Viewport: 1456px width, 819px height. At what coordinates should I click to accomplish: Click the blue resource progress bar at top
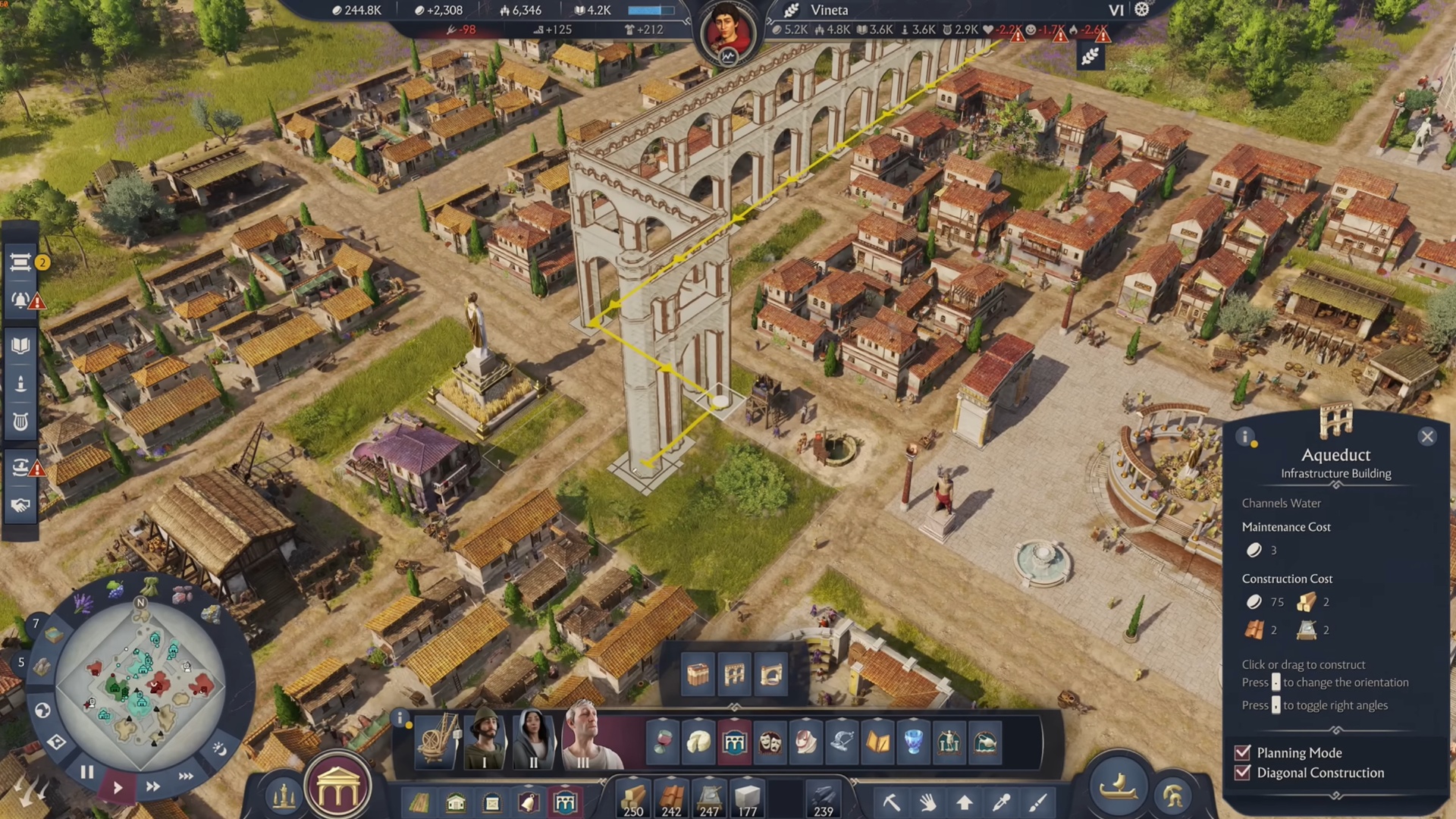(x=653, y=11)
